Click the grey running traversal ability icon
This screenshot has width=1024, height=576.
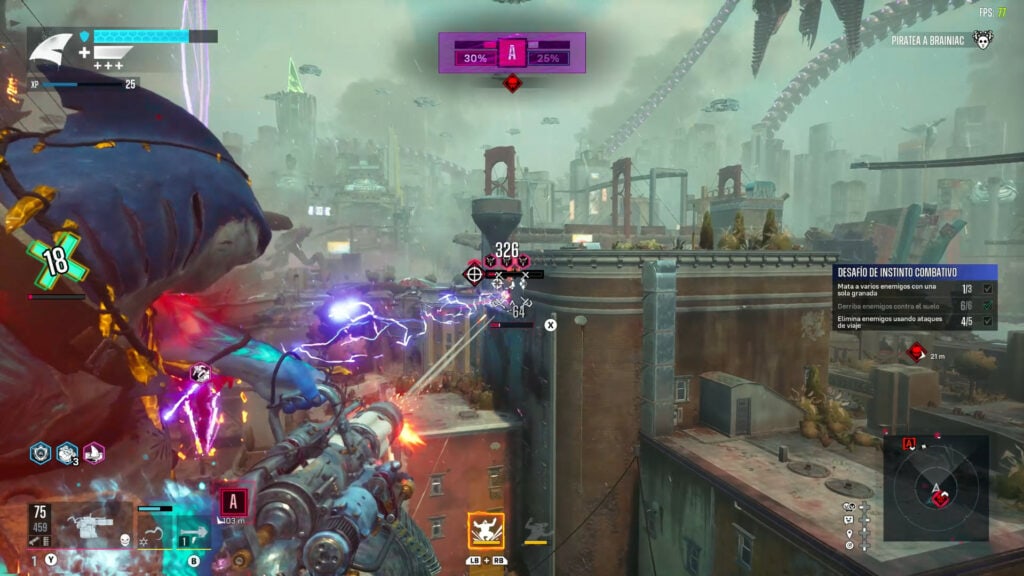point(536,529)
